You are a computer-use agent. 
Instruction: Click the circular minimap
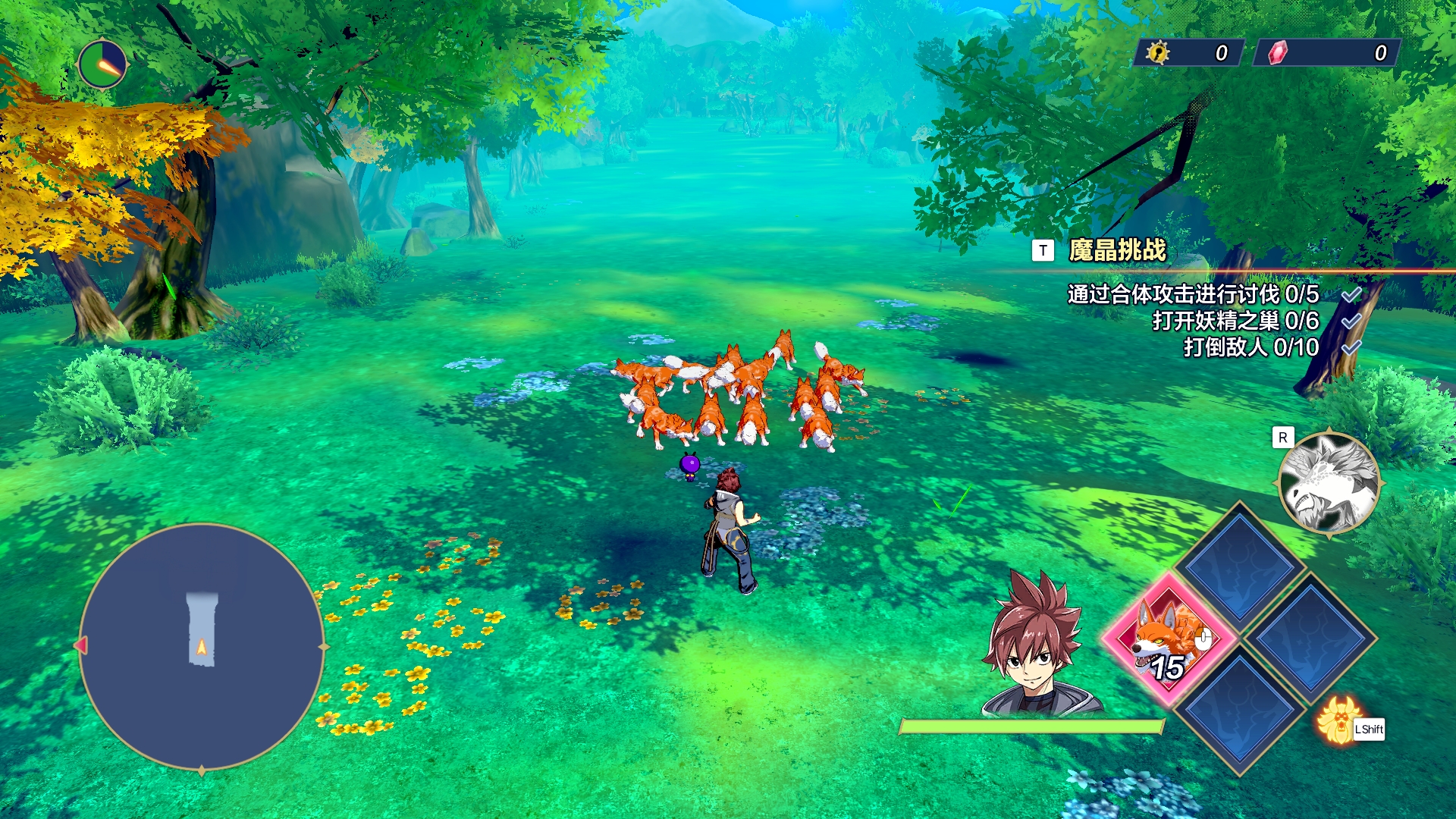[x=201, y=646]
